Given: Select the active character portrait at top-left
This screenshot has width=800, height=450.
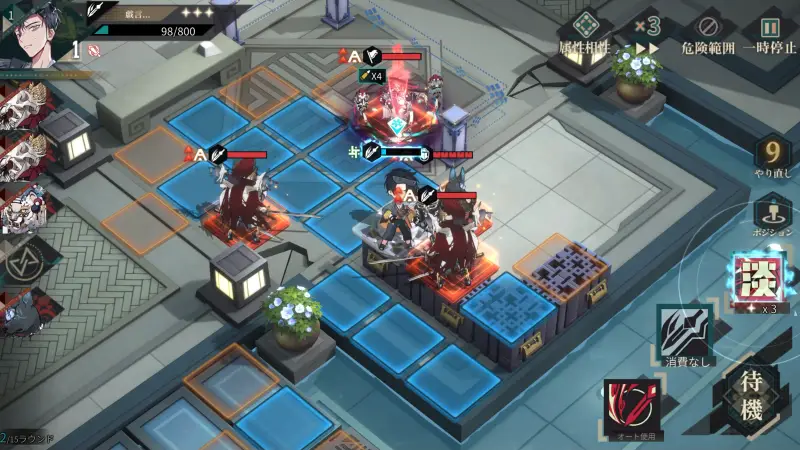Looking at the screenshot, I should point(36,28).
